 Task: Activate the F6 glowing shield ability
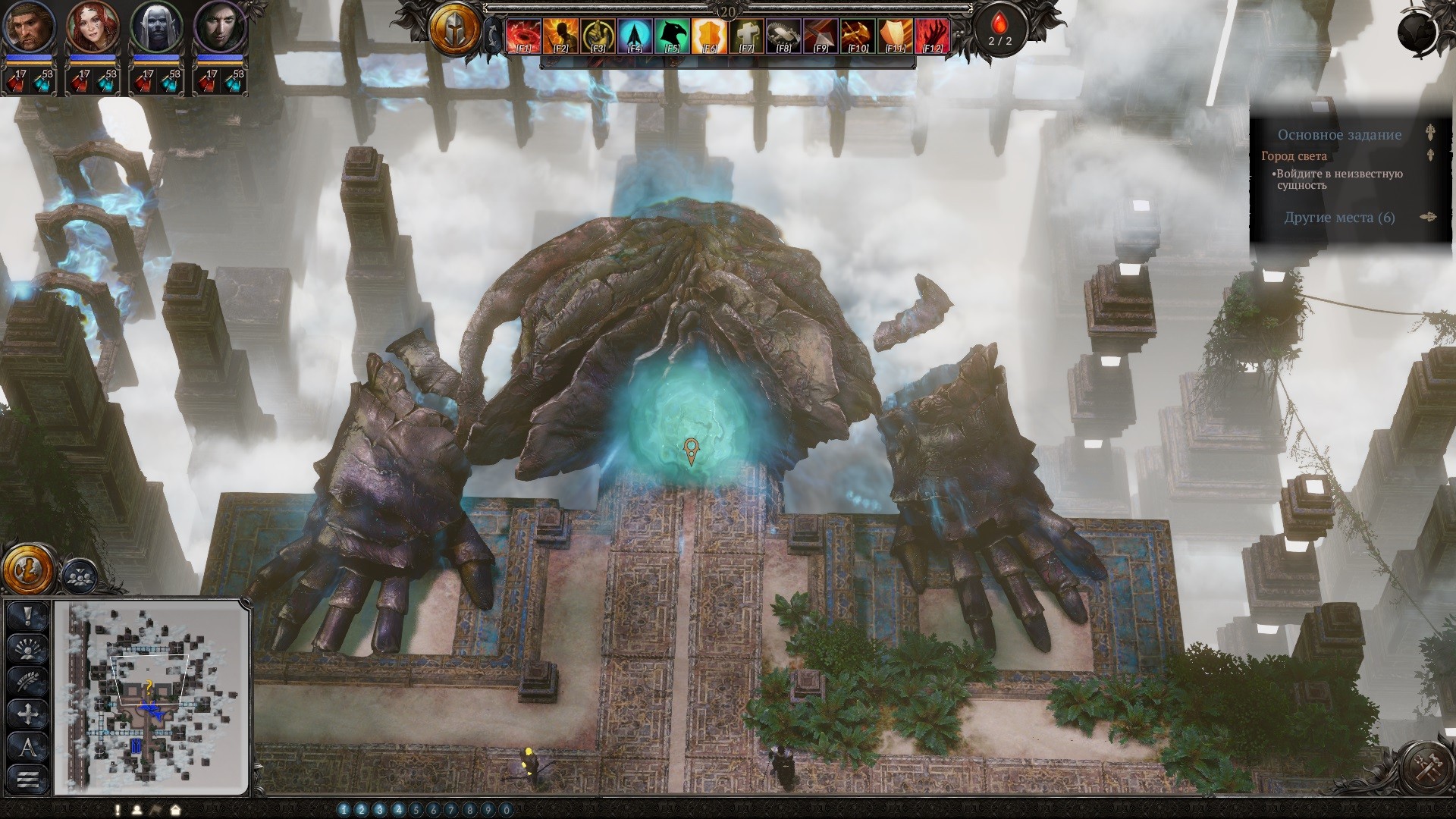710,36
